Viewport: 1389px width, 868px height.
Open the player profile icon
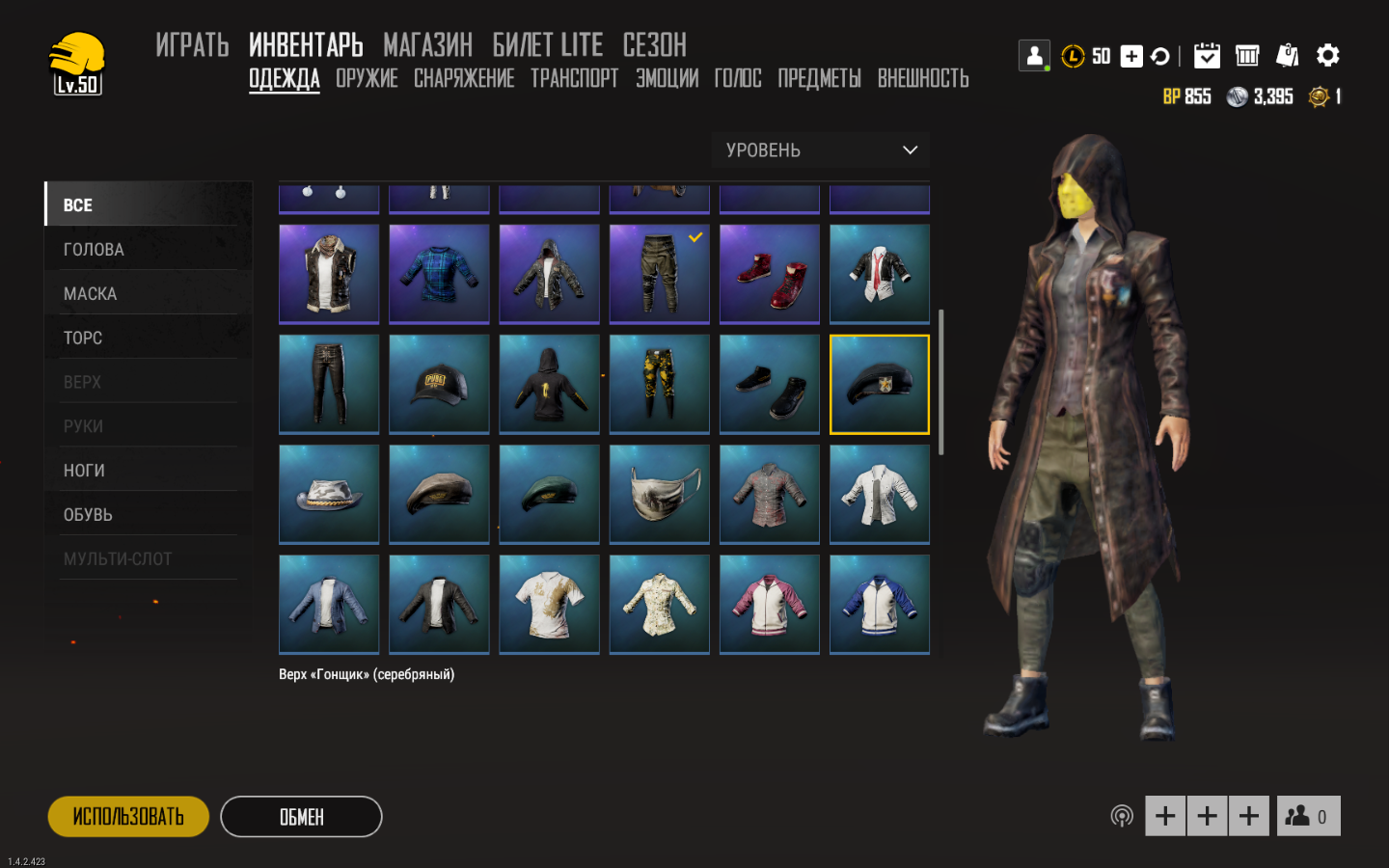(1034, 55)
